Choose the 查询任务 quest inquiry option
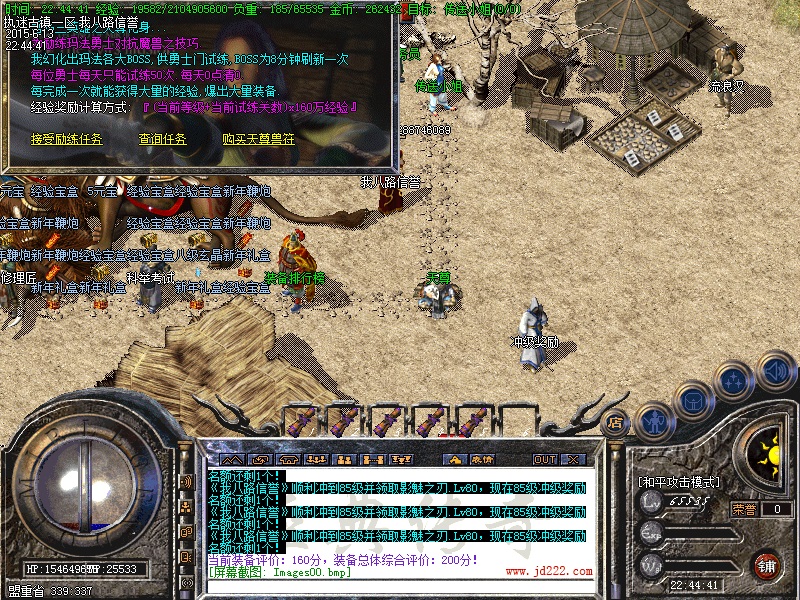 tap(162, 140)
